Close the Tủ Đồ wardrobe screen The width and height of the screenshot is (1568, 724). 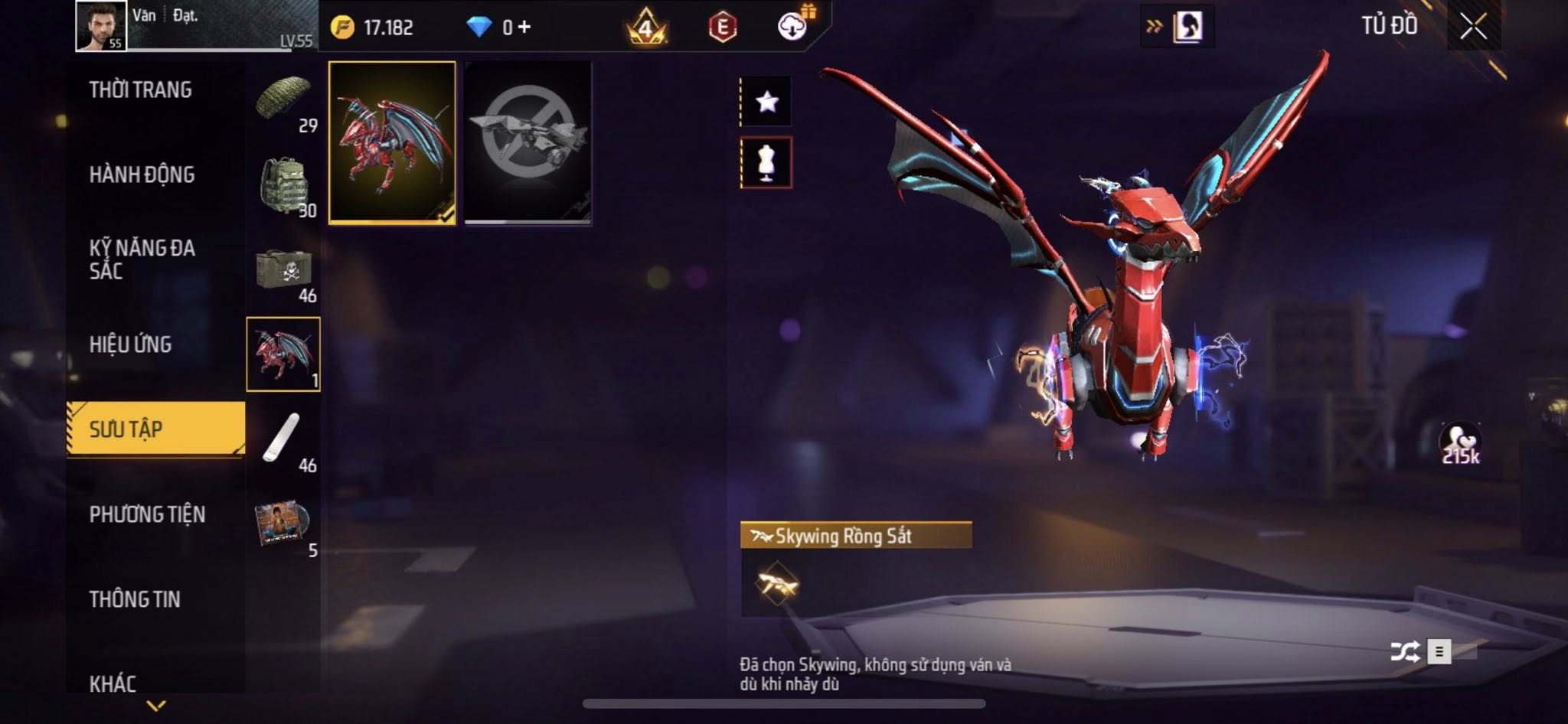coord(1473,27)
